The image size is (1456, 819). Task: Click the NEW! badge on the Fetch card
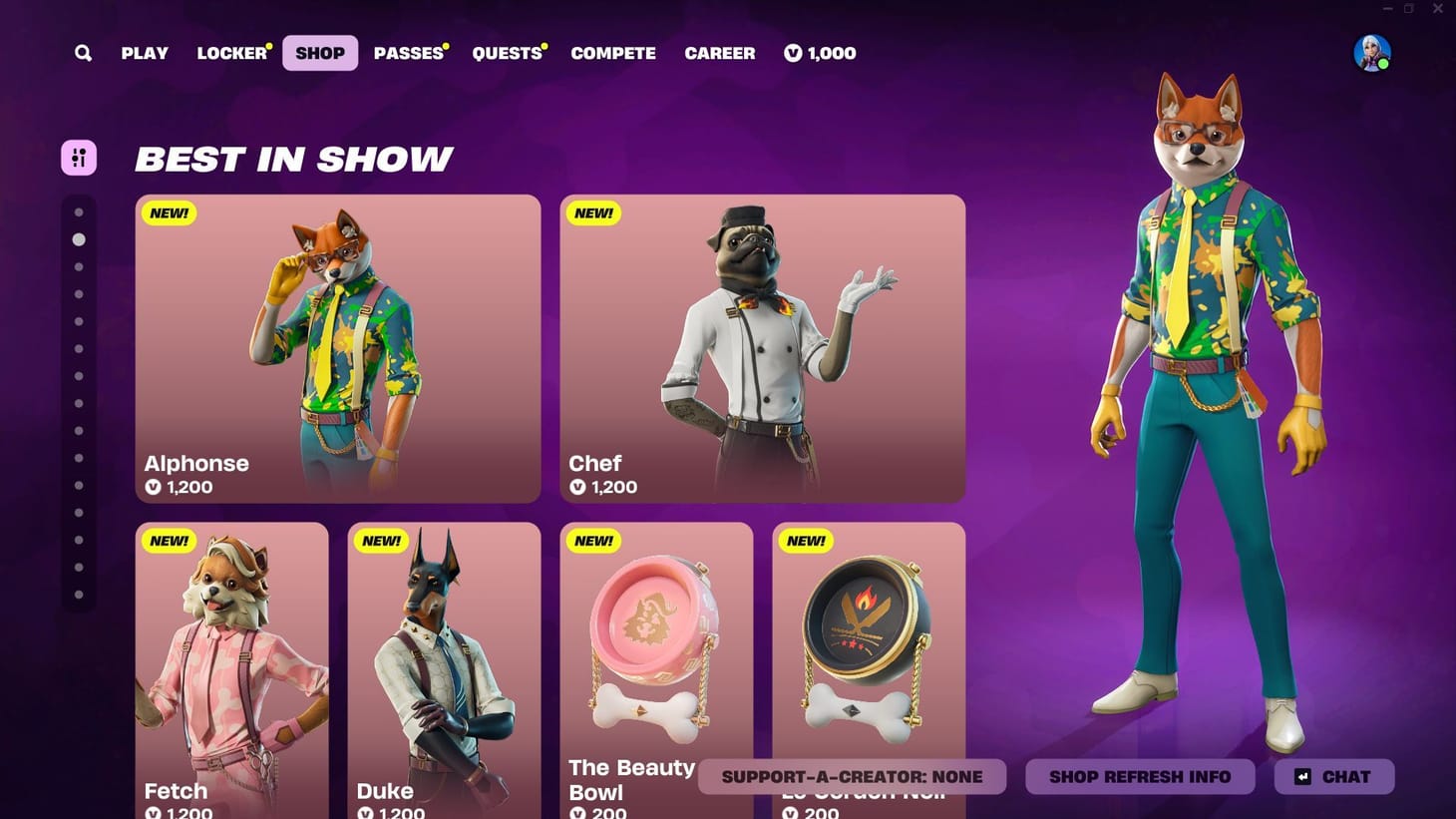point(168,540)
